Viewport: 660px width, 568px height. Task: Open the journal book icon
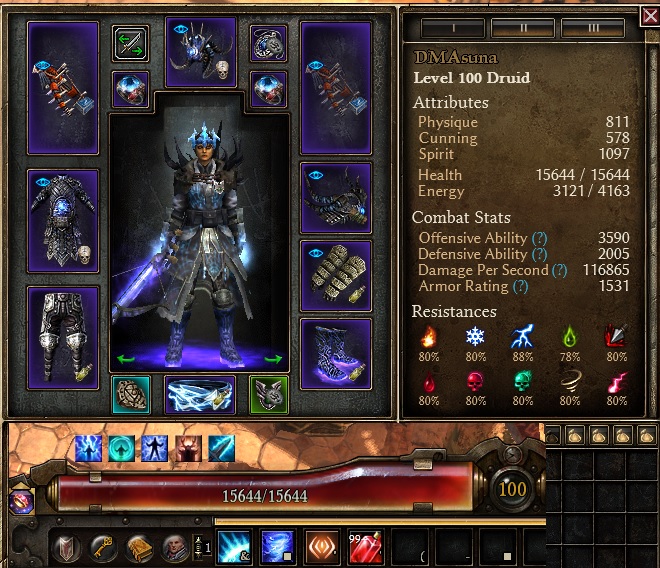pos(138,547)
